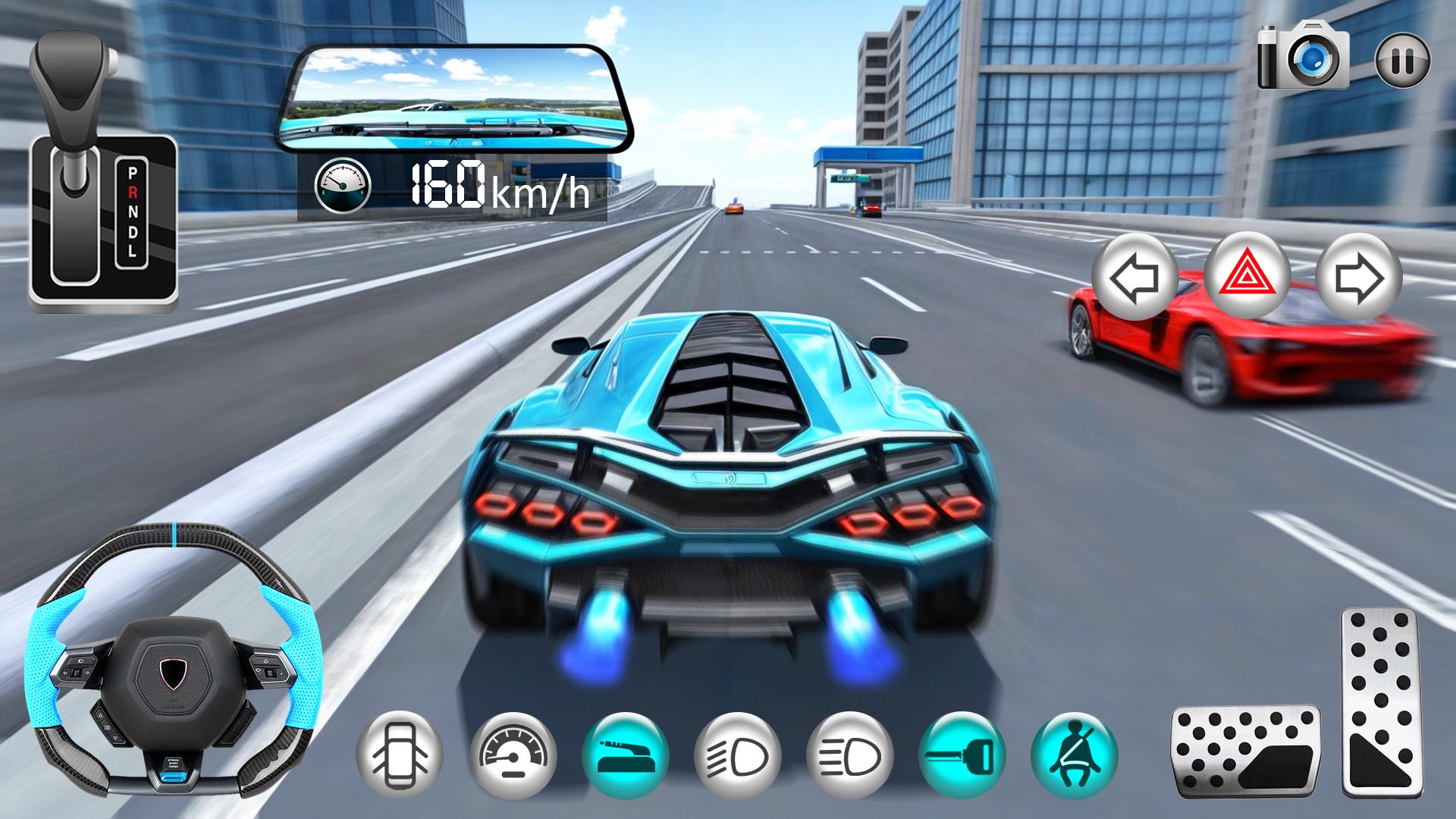Screen dimensions: 1456x819
Task: Toggle the handbrake button
Action: point(625,754)
